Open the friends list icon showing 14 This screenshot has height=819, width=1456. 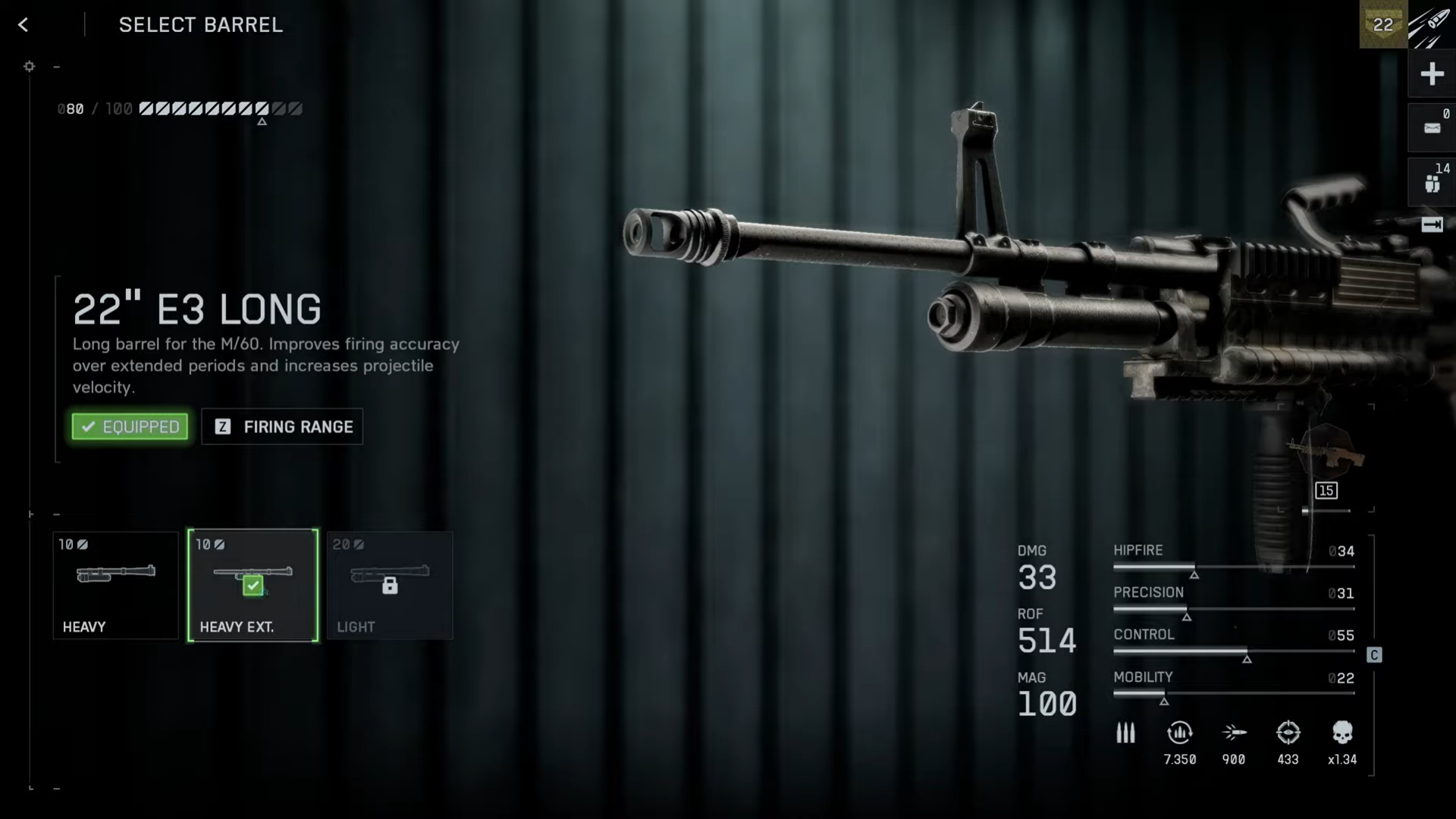click(1432, 182)
